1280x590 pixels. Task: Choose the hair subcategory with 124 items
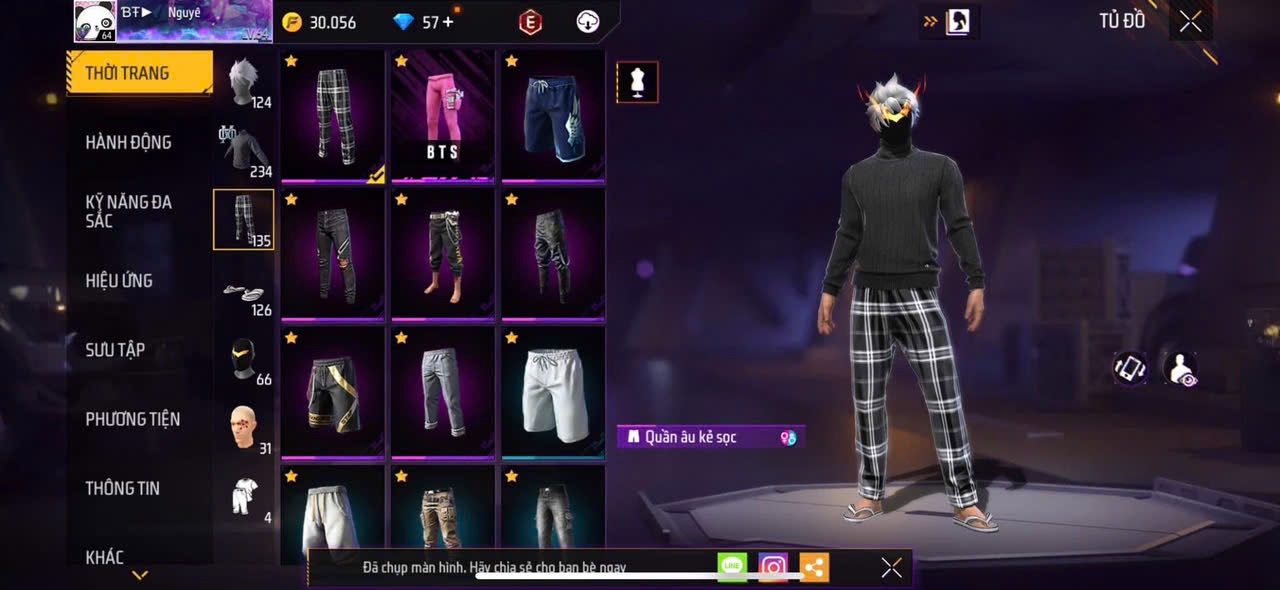(x=243, y=82)
